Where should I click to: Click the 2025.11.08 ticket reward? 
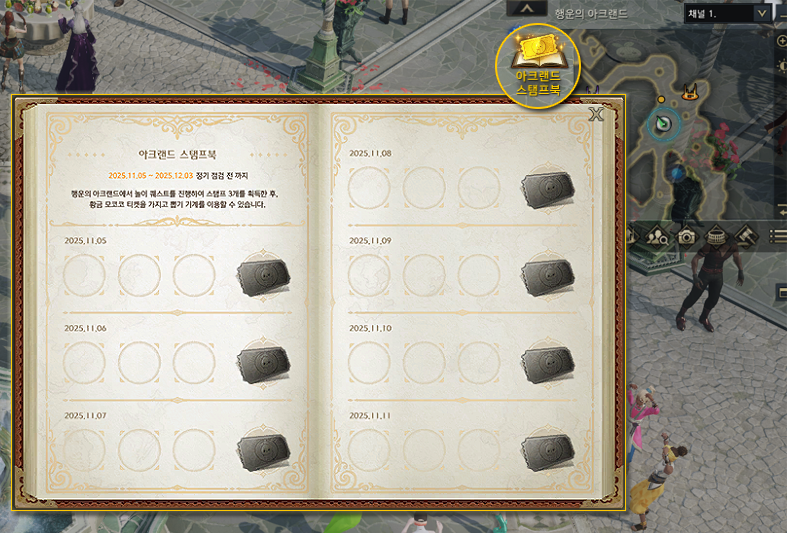[x=548, y=188]
